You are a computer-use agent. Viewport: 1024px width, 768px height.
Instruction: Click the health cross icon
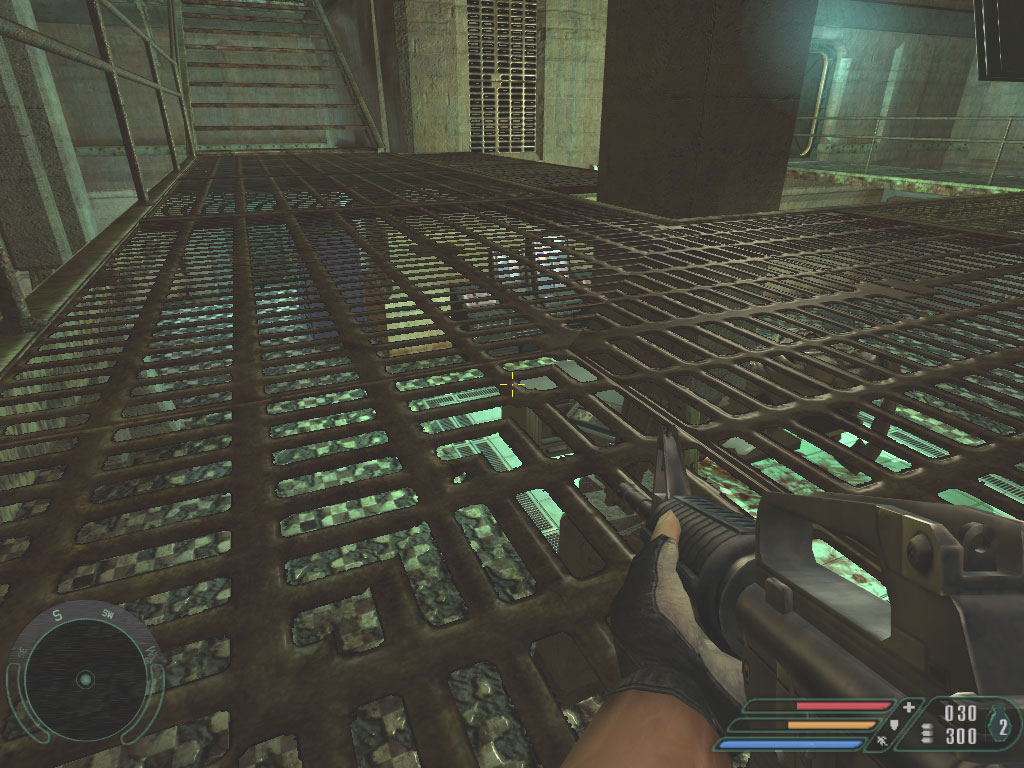point(908,707)
